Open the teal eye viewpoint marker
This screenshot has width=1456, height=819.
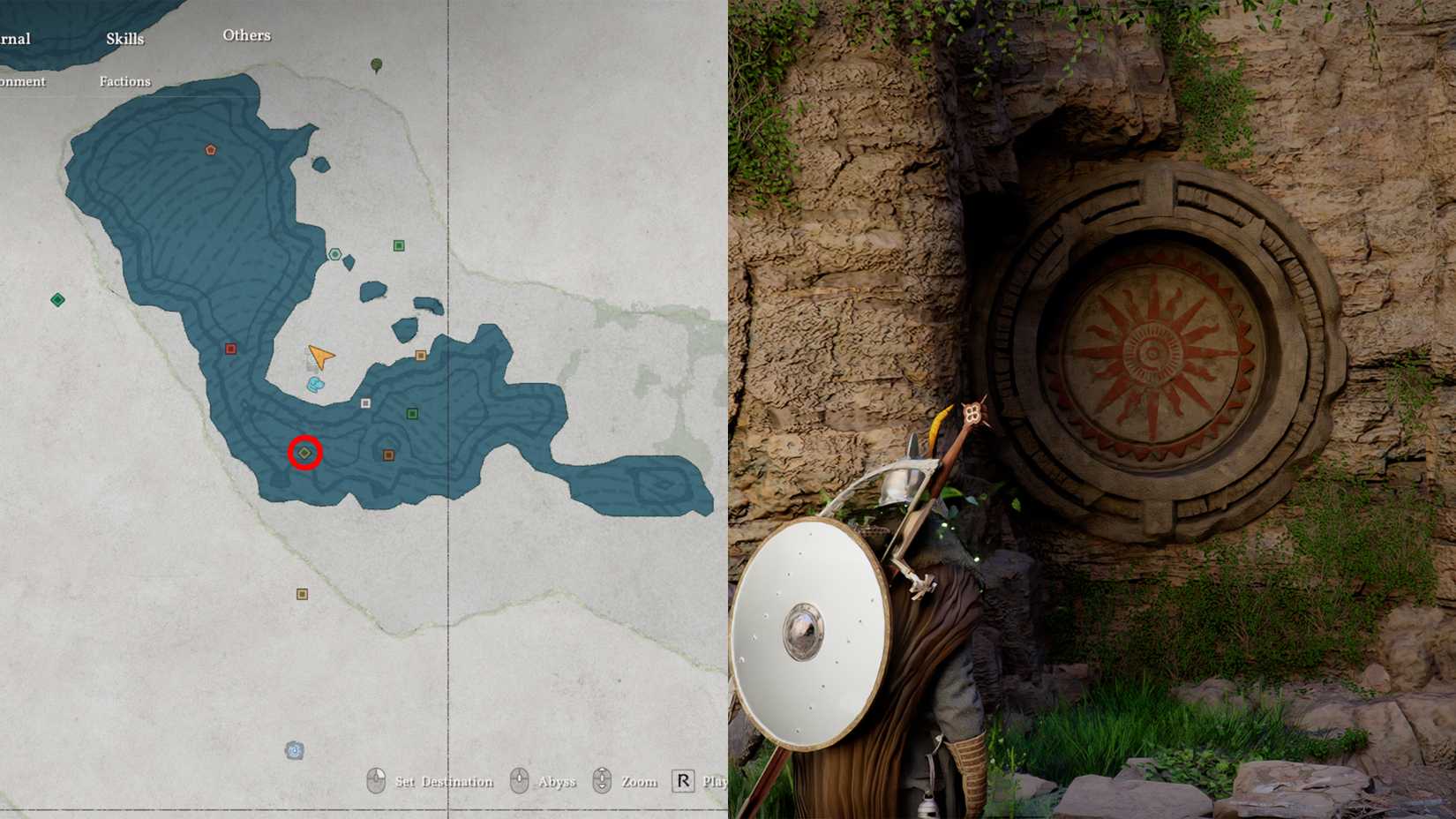(x=334, y=256)
